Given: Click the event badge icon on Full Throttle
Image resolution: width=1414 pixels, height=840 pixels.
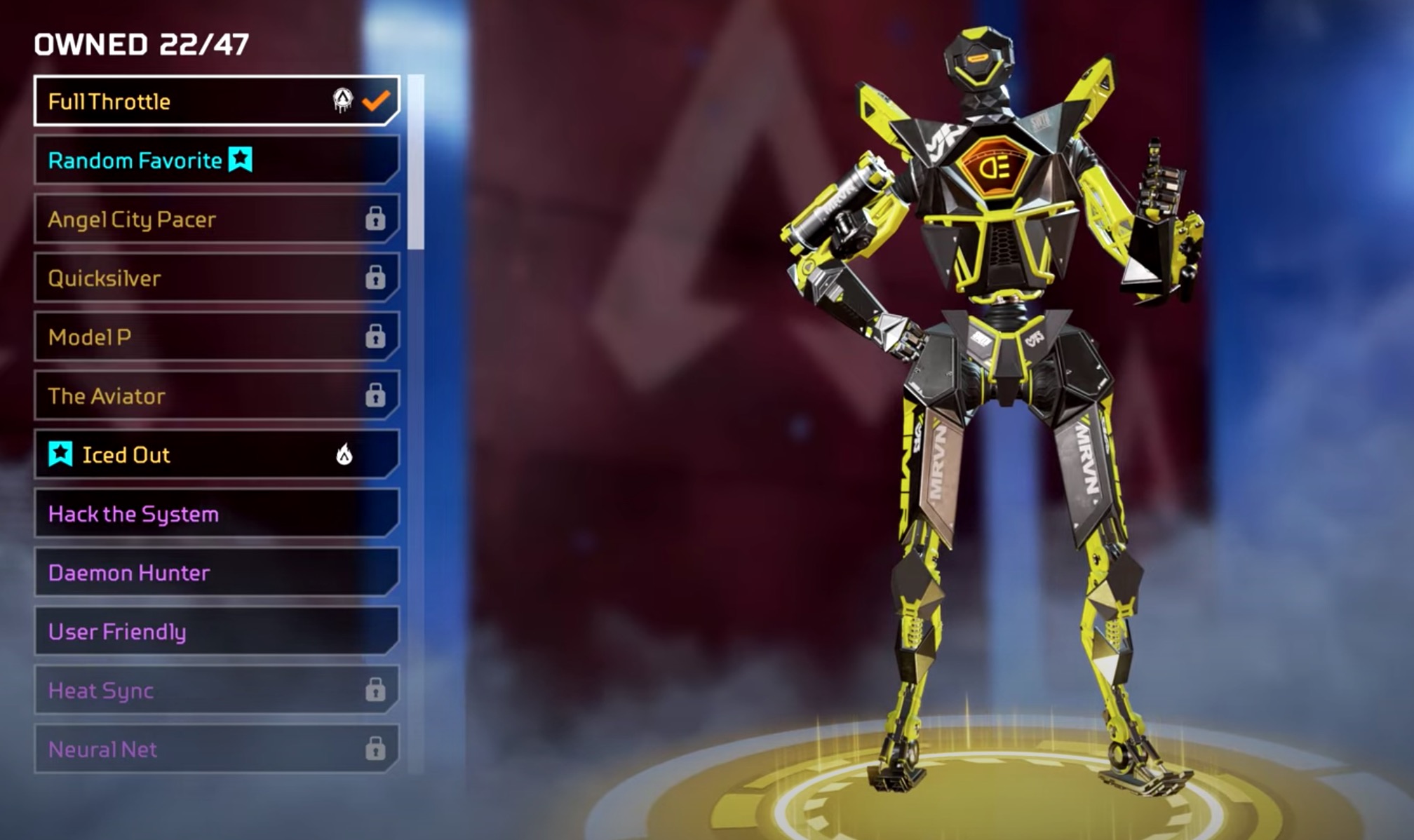Looking at the screenshot, I should pos(342,101).
